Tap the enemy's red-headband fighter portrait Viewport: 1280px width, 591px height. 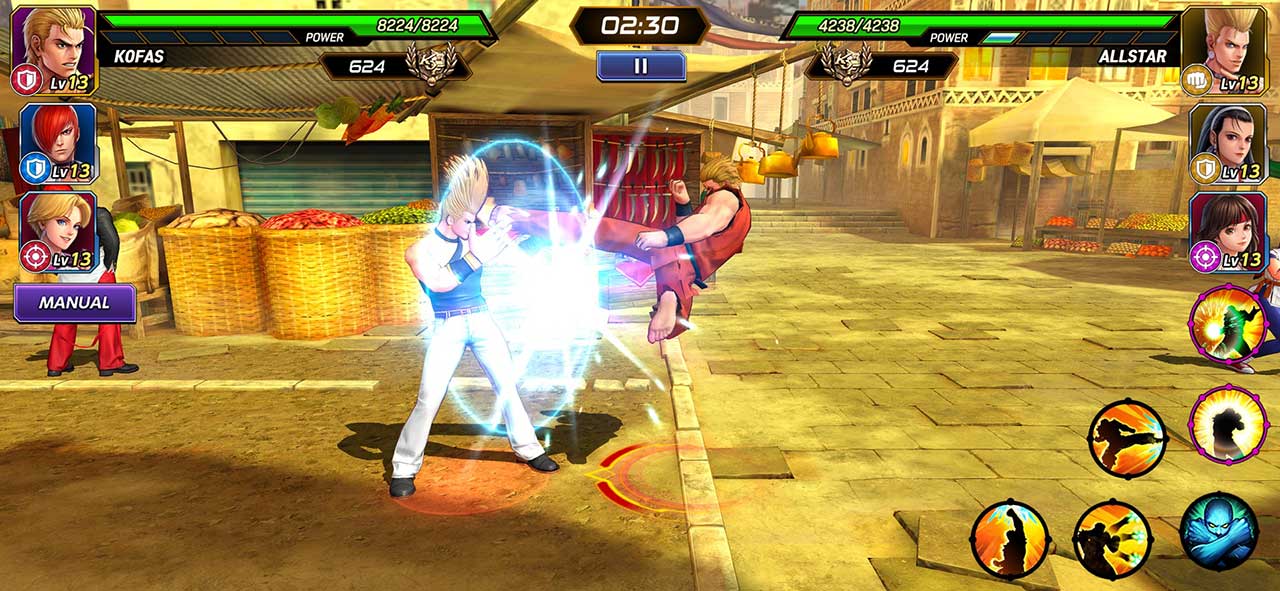[1224, 233]
